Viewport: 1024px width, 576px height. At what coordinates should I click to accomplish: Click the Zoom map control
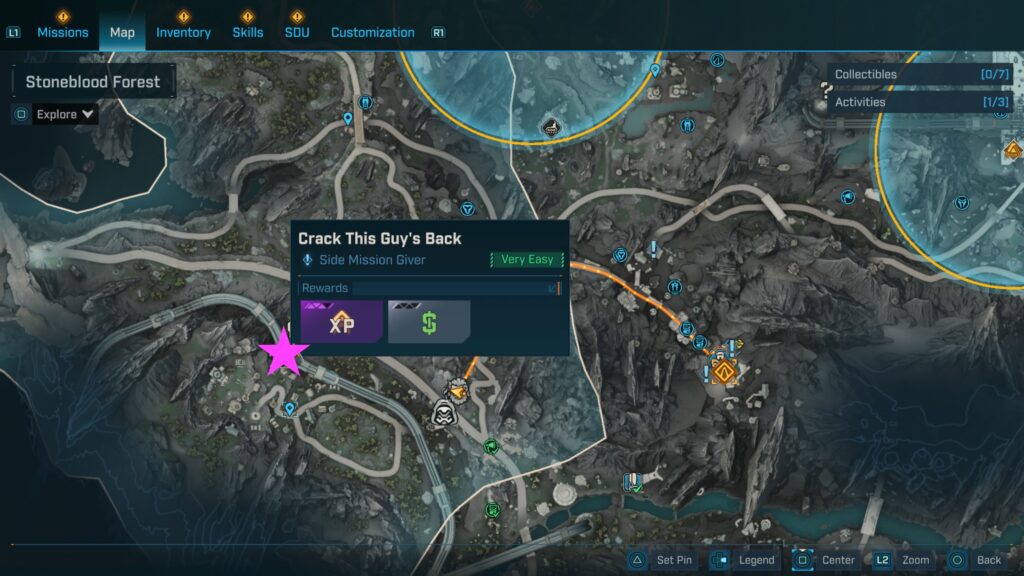(x=901, y=560)
